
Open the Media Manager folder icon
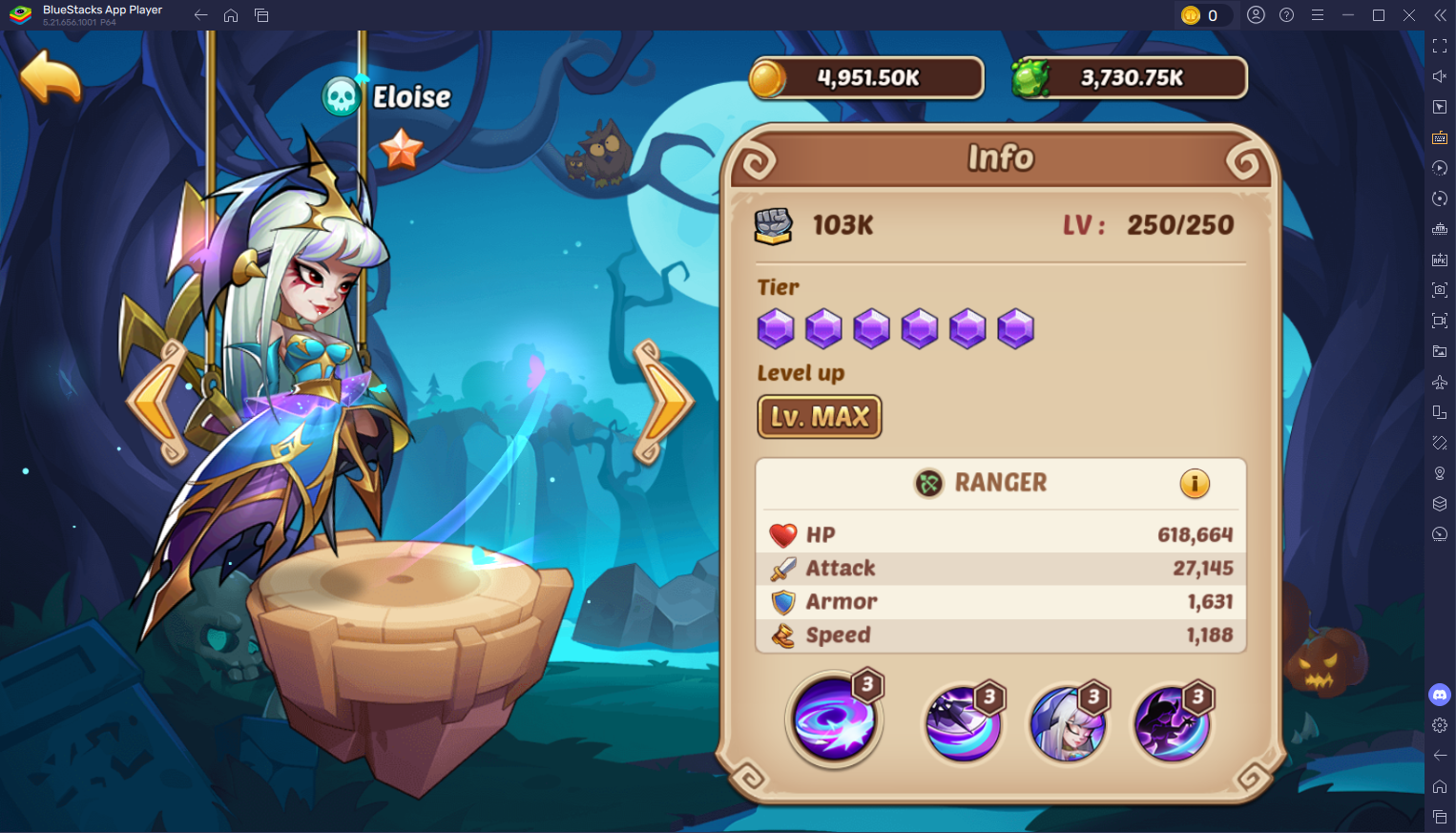click(1441, 351)
